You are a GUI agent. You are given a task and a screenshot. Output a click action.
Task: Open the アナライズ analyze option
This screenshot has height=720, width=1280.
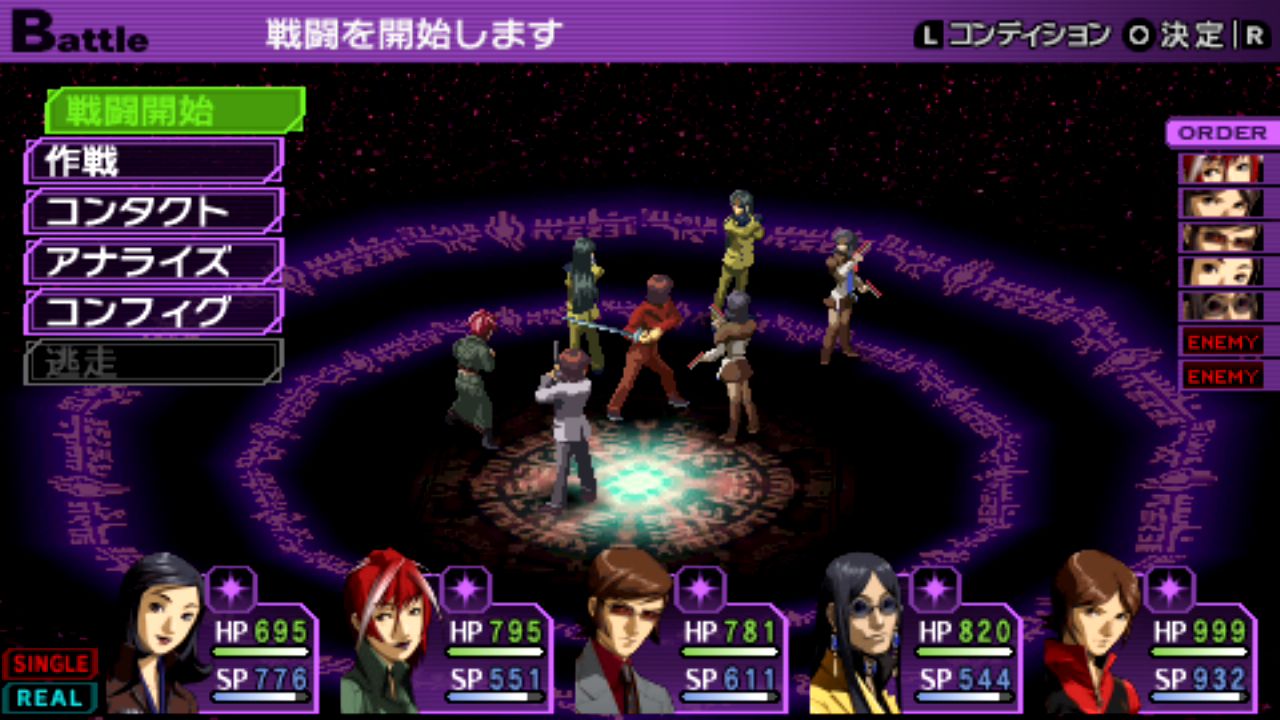click(154, 261)
